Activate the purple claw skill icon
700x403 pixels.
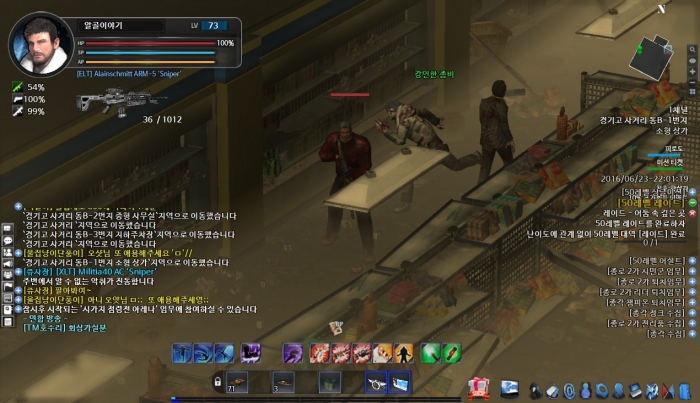coord(251,352)
